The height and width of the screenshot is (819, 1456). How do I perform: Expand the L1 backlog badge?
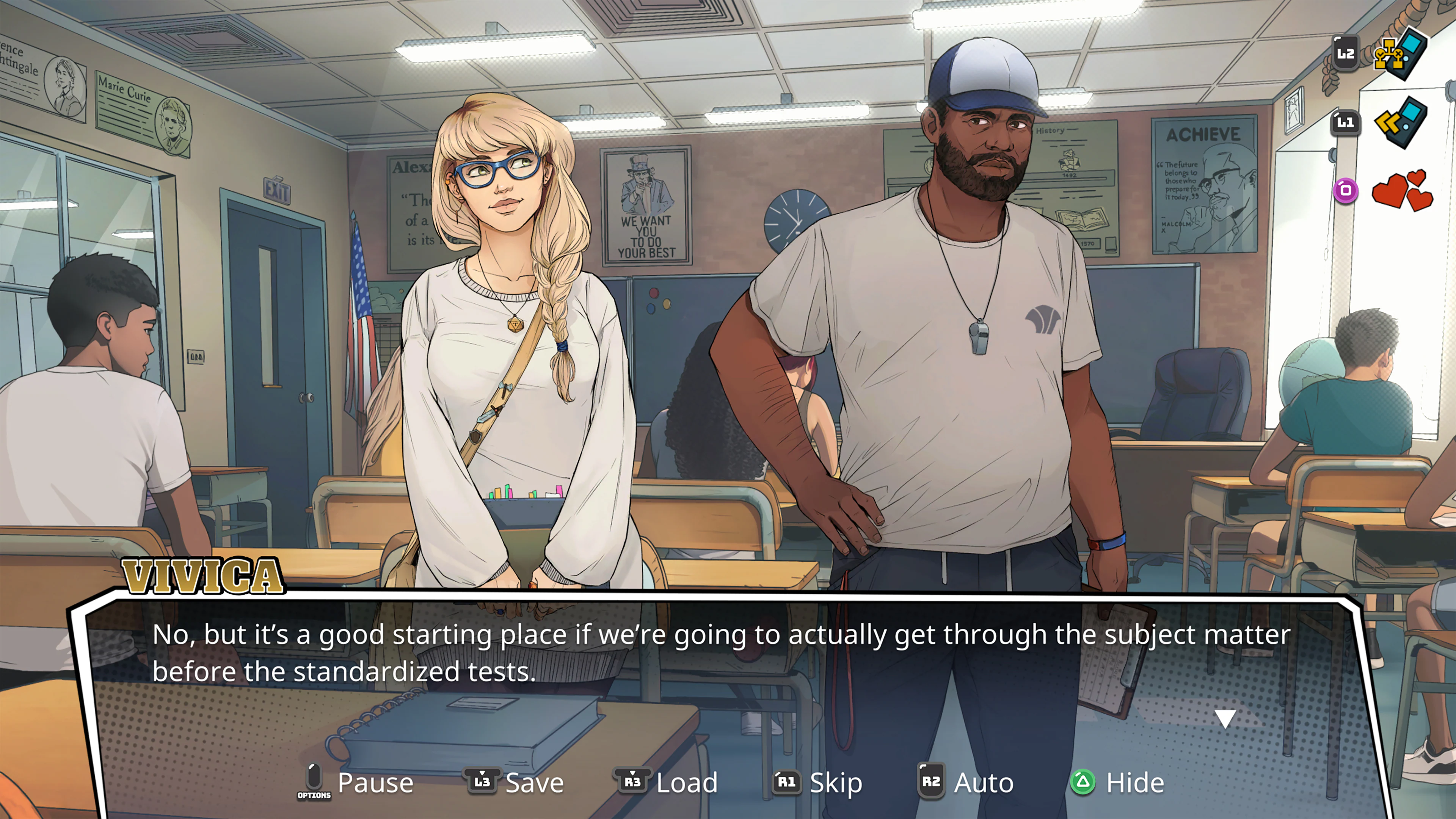1345,123
